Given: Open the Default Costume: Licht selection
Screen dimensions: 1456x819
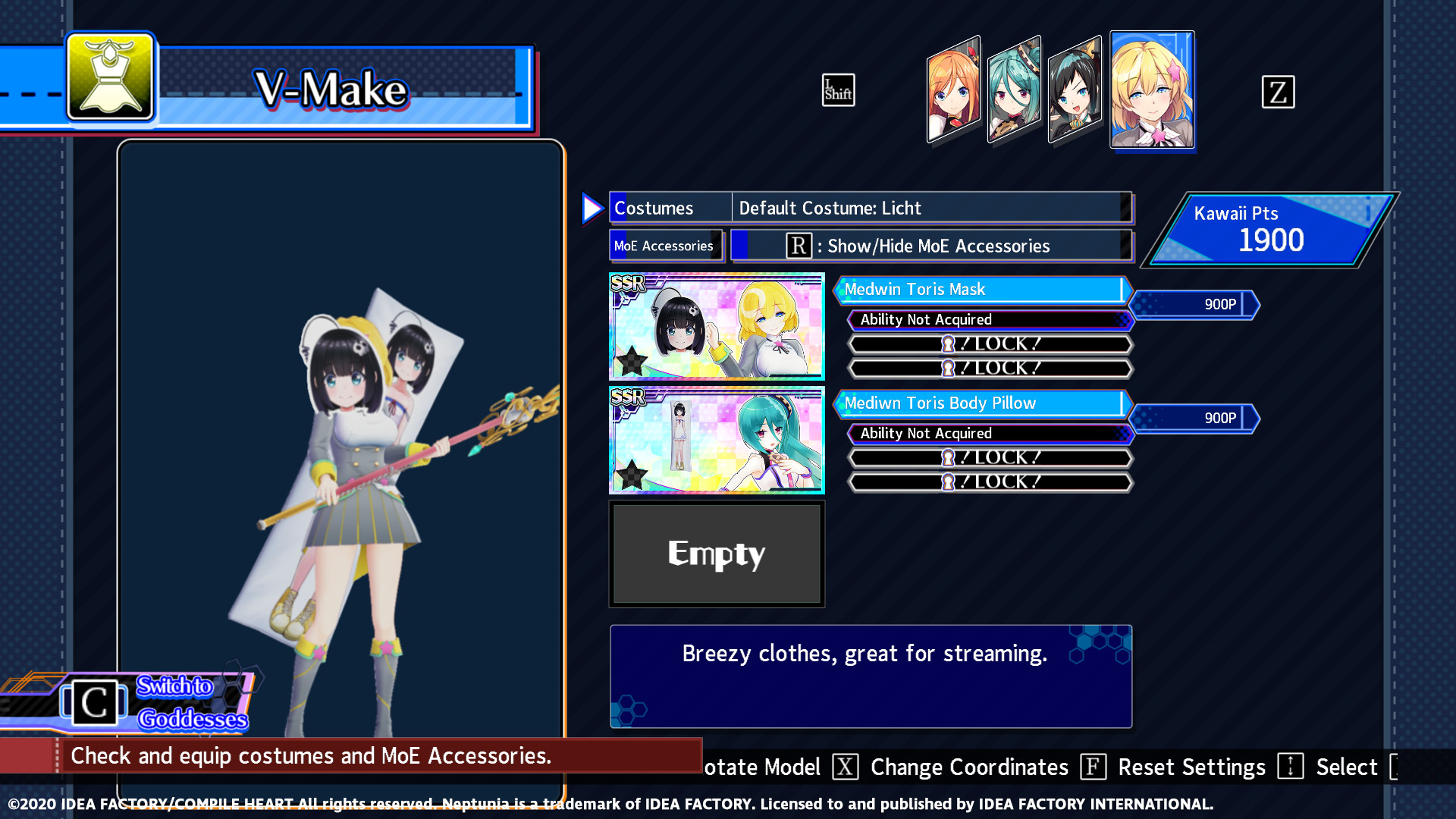Looking at the screenshot, I should pyautogui.click(x=930, y=208).
